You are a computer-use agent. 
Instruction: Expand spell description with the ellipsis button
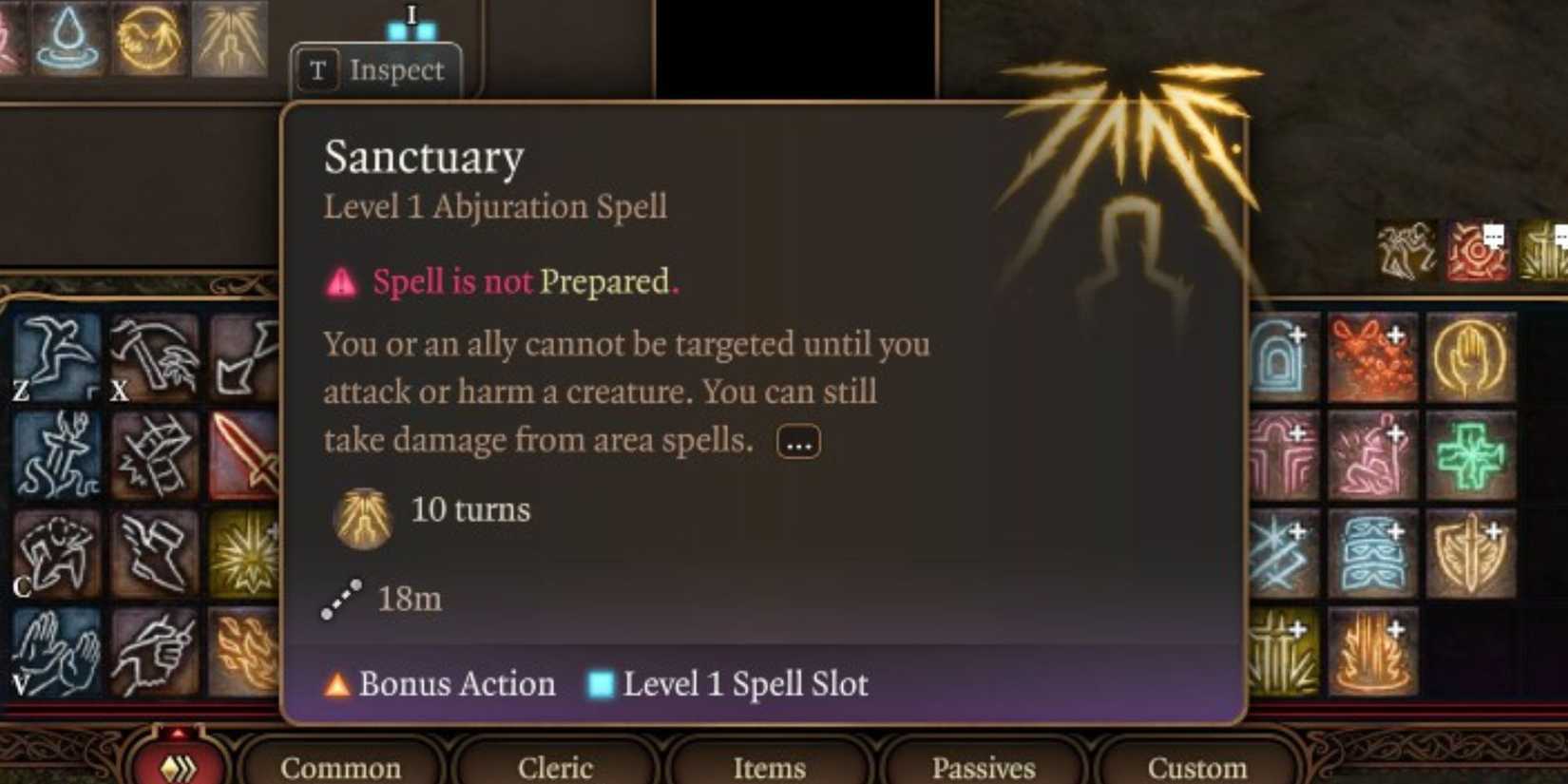point(796,441)
